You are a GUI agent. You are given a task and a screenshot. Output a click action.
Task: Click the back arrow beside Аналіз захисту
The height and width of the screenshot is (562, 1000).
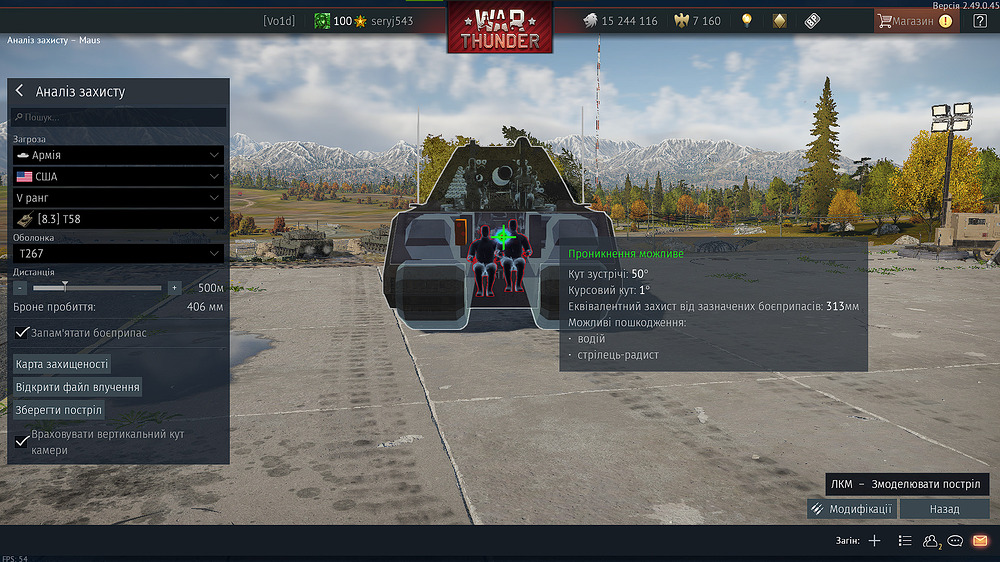(x=19, y=91)
